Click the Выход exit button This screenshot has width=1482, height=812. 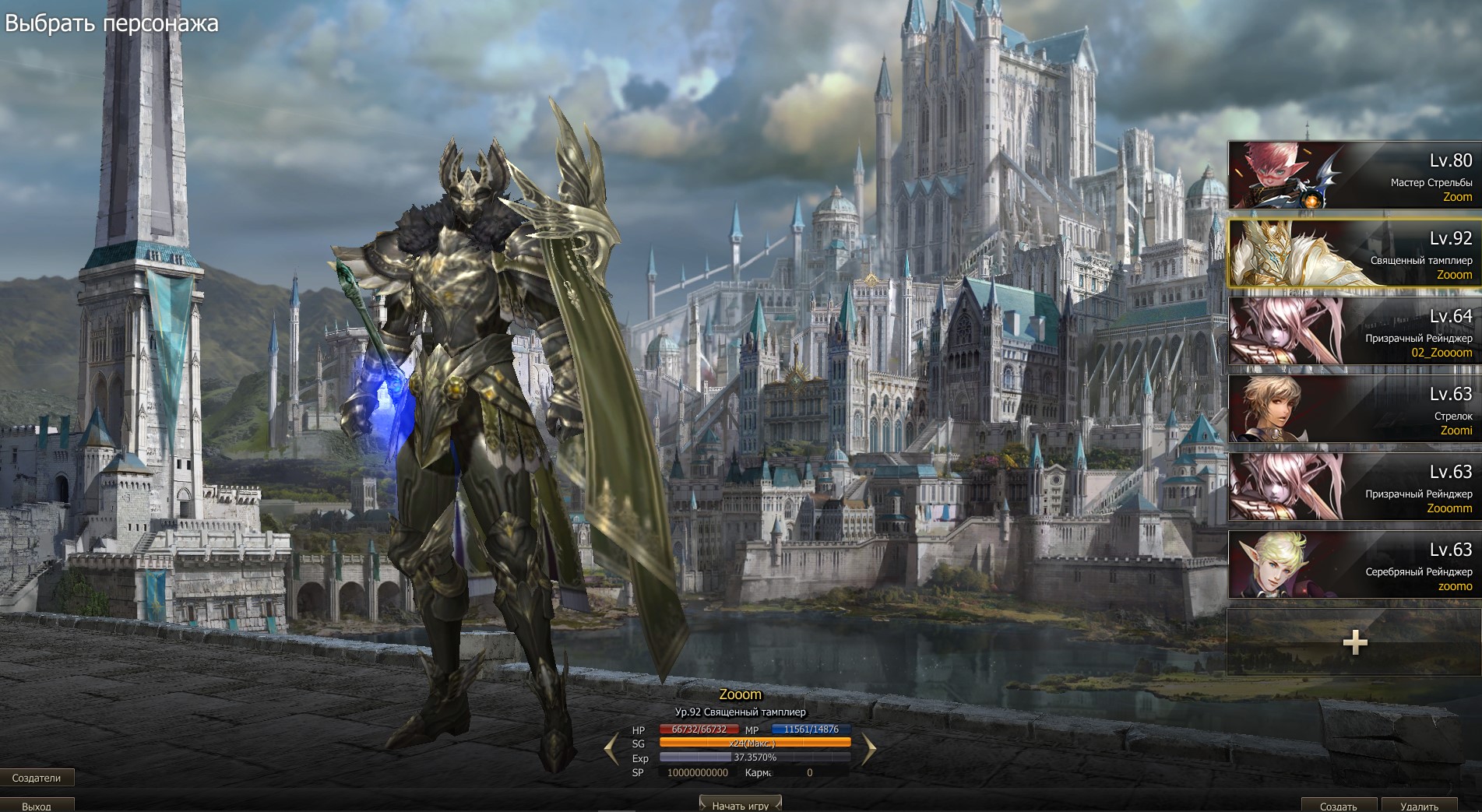[x=37, y=806]
